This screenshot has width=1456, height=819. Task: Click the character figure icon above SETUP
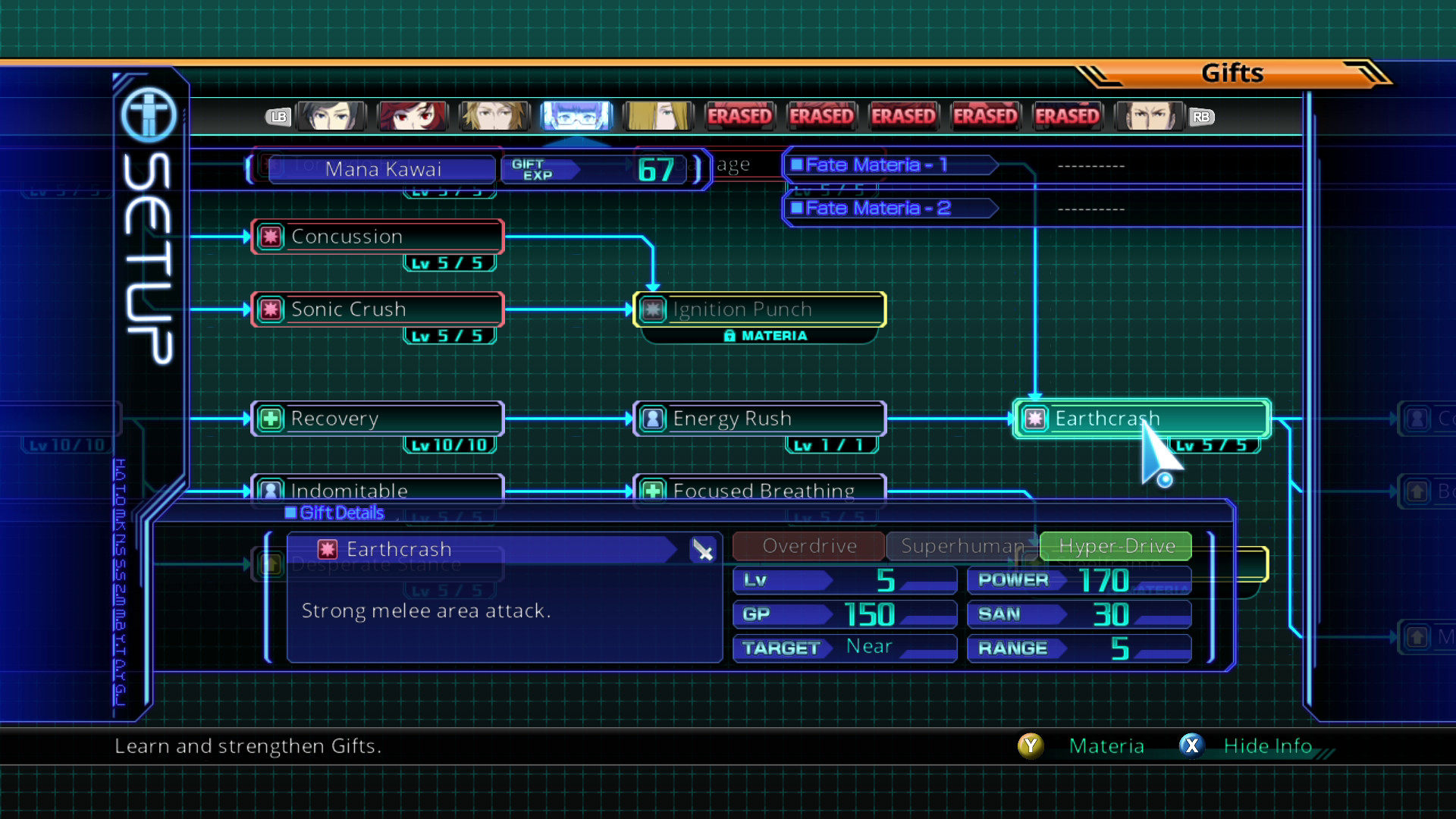[149, 115]
